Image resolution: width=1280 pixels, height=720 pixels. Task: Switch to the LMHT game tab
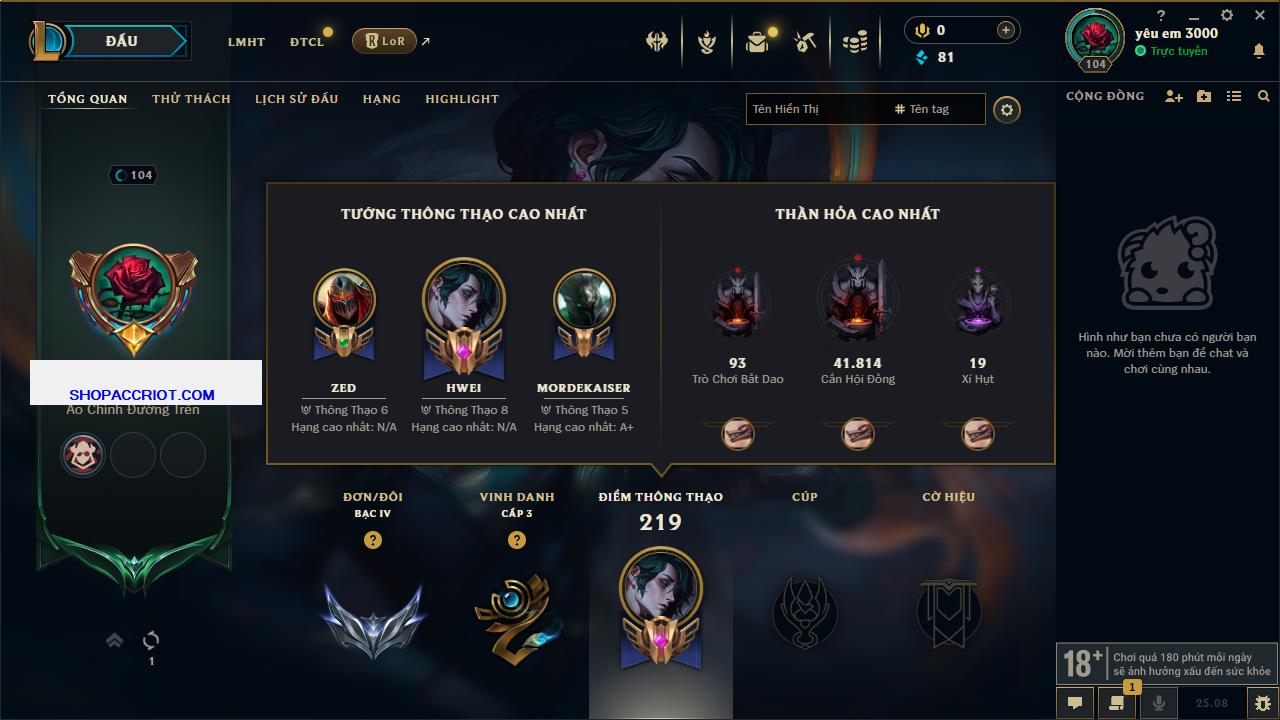coord(246,42)
